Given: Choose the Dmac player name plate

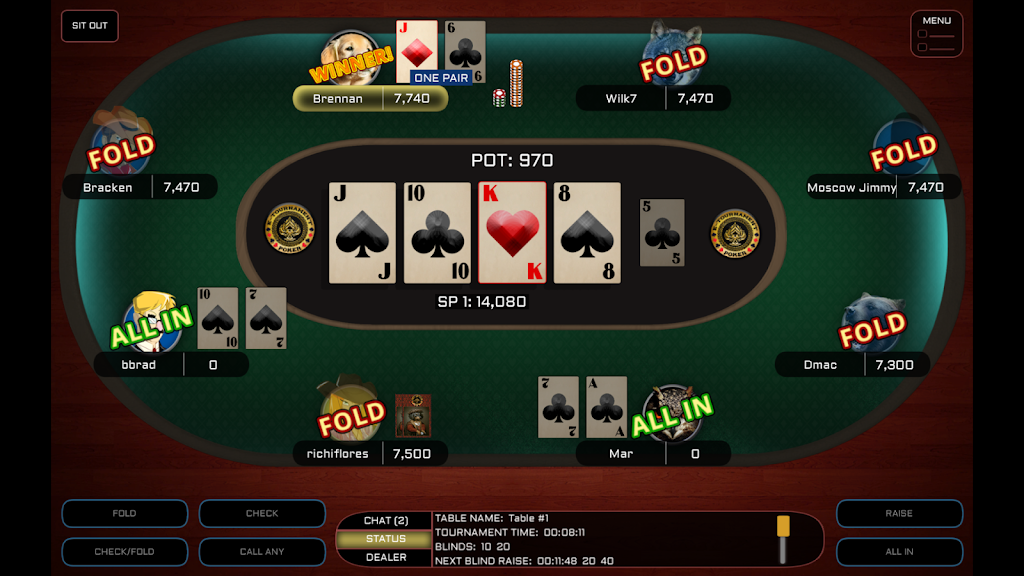Looking at the screenshot, I should click(x=852, y=365).
